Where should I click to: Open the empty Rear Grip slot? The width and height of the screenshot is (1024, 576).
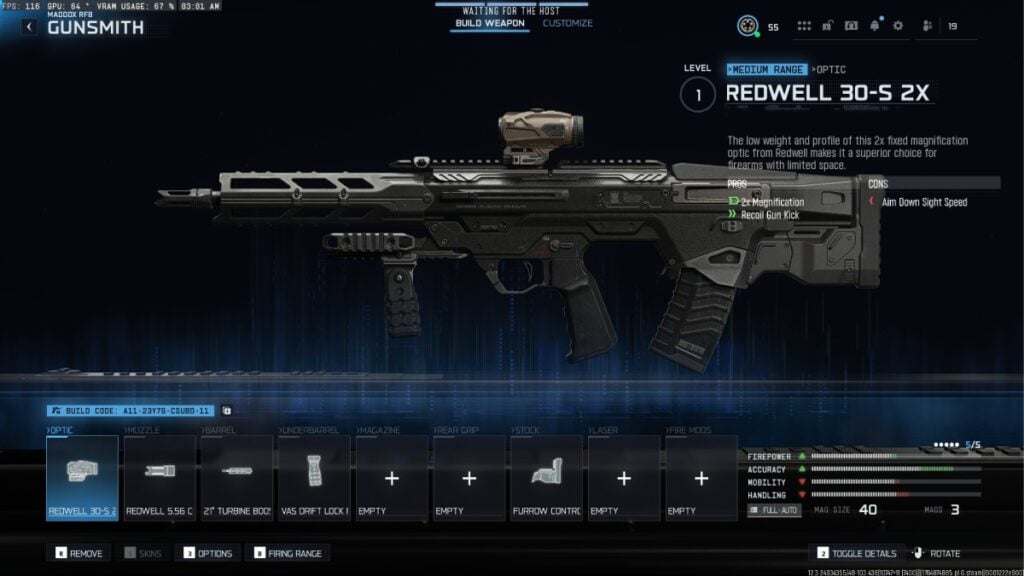click(469, 478)
